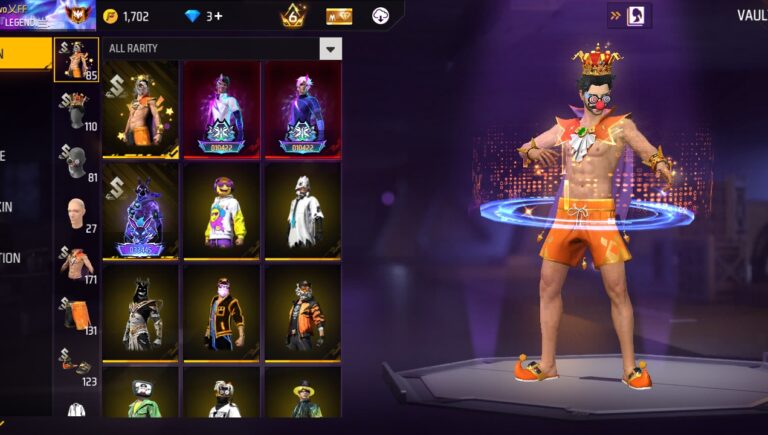Select the orange tiger jacket outfit

tap(303, 313)
